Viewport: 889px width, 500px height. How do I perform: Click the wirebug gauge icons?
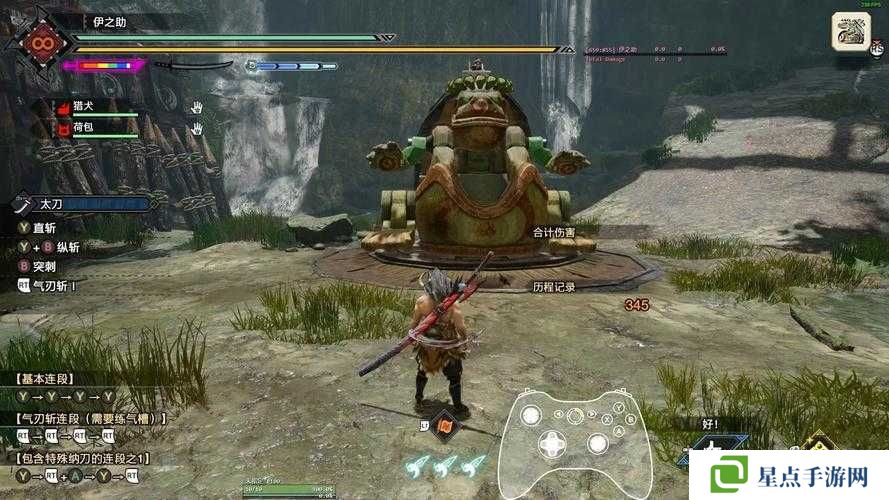445,464
